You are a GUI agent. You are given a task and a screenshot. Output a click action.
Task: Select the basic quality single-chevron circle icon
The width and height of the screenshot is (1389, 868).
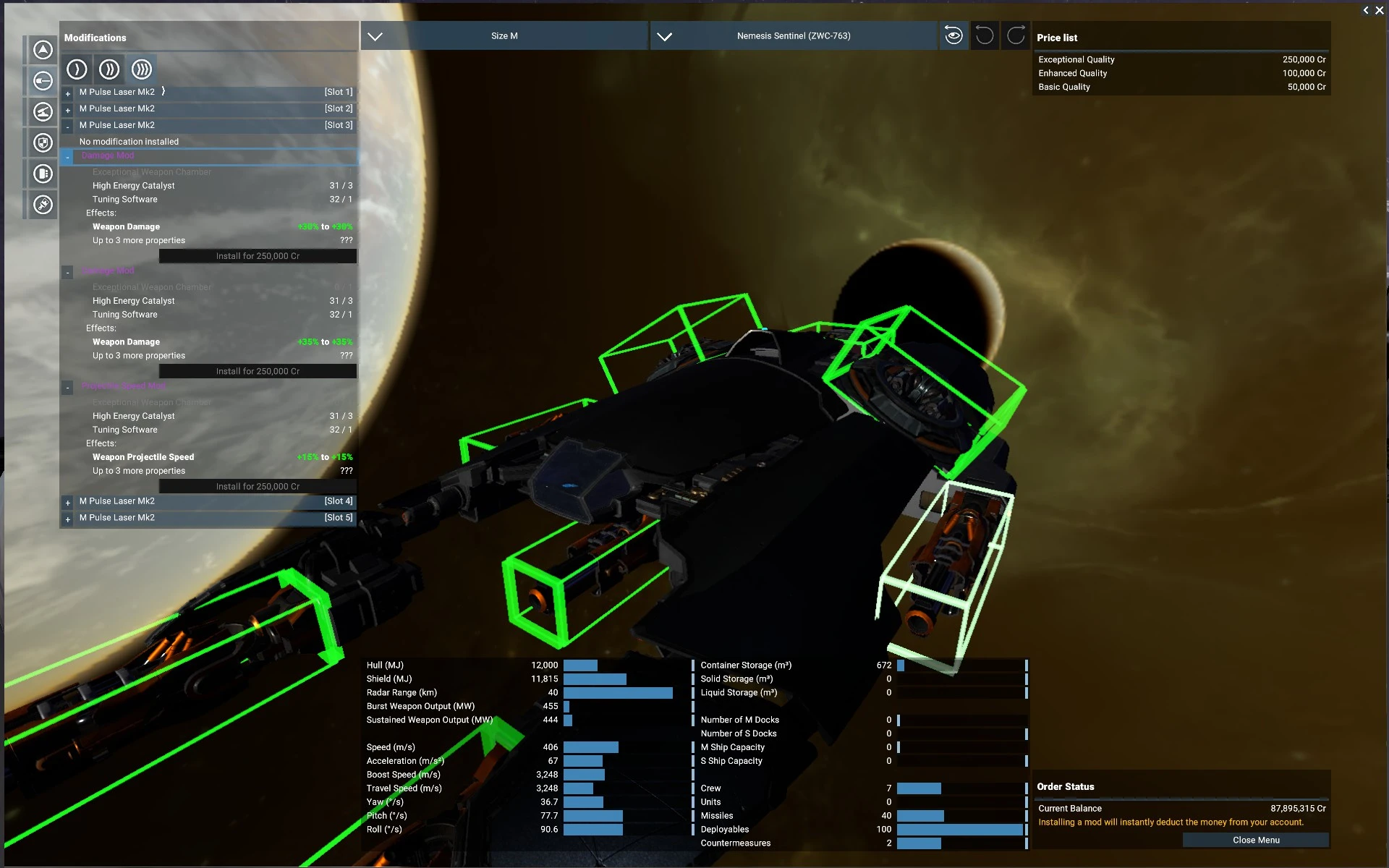click(77, 69)
